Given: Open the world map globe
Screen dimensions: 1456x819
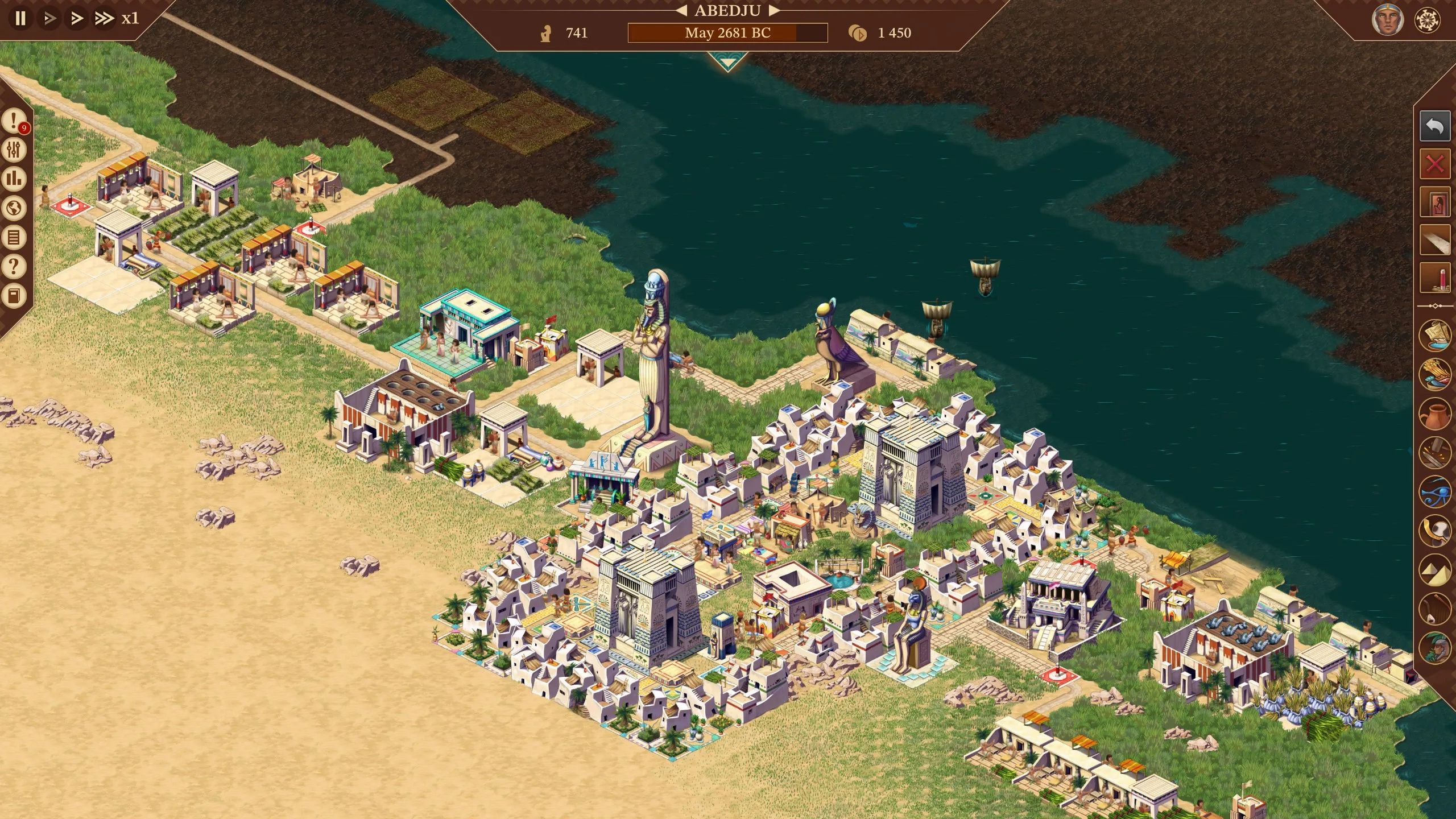Looking at the screenshot, I should [14, 208].
